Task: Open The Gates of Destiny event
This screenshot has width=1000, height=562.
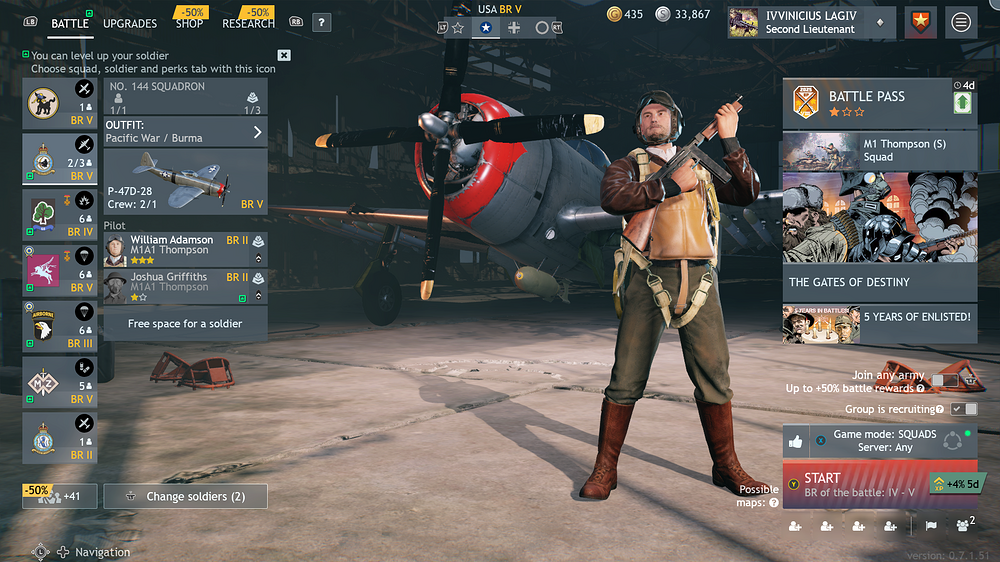Action: click(879, 236)
